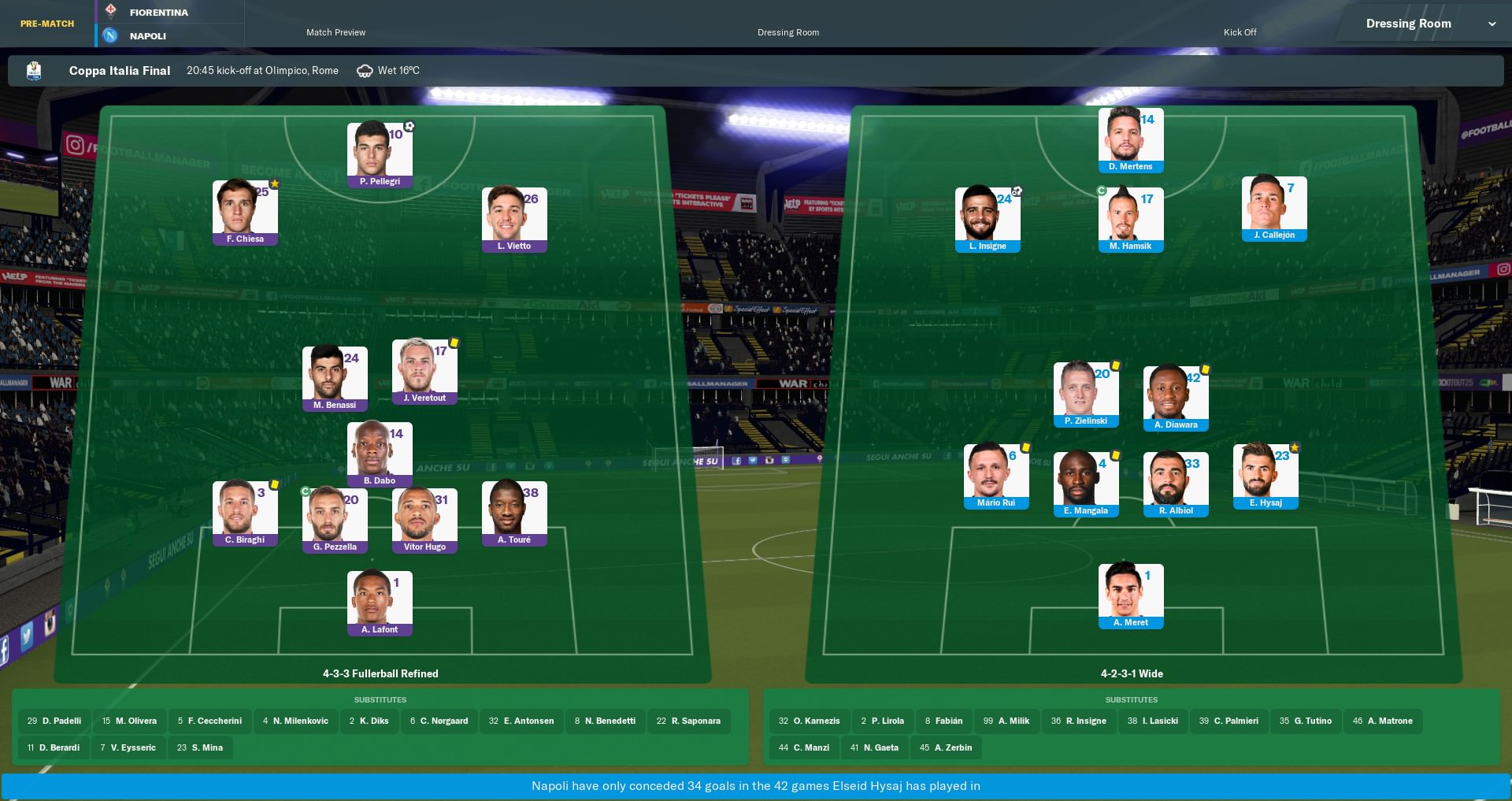Select D. Mertens in Napoli's lineup
Image resolution: width=1512 pixels, height=801 pixels.
coord(1130,140)
